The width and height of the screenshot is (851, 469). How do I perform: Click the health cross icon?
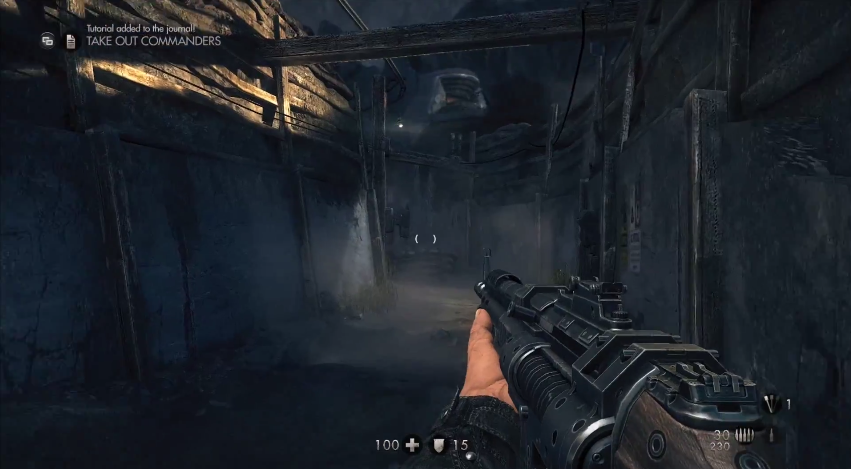click(x=412, y=445)
